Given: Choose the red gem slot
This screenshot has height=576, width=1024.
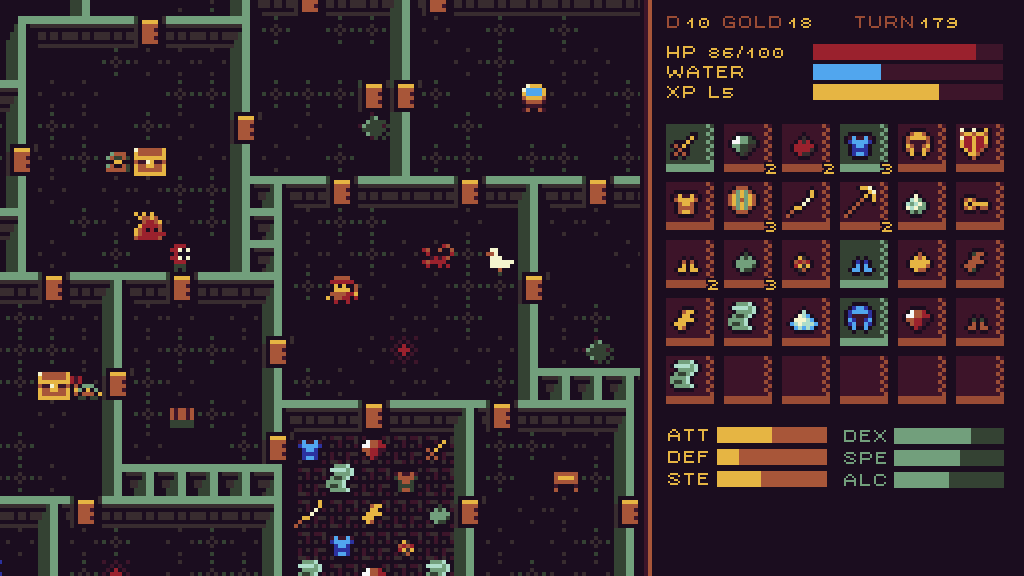Looking at the screenshot, I should [920, 322].
